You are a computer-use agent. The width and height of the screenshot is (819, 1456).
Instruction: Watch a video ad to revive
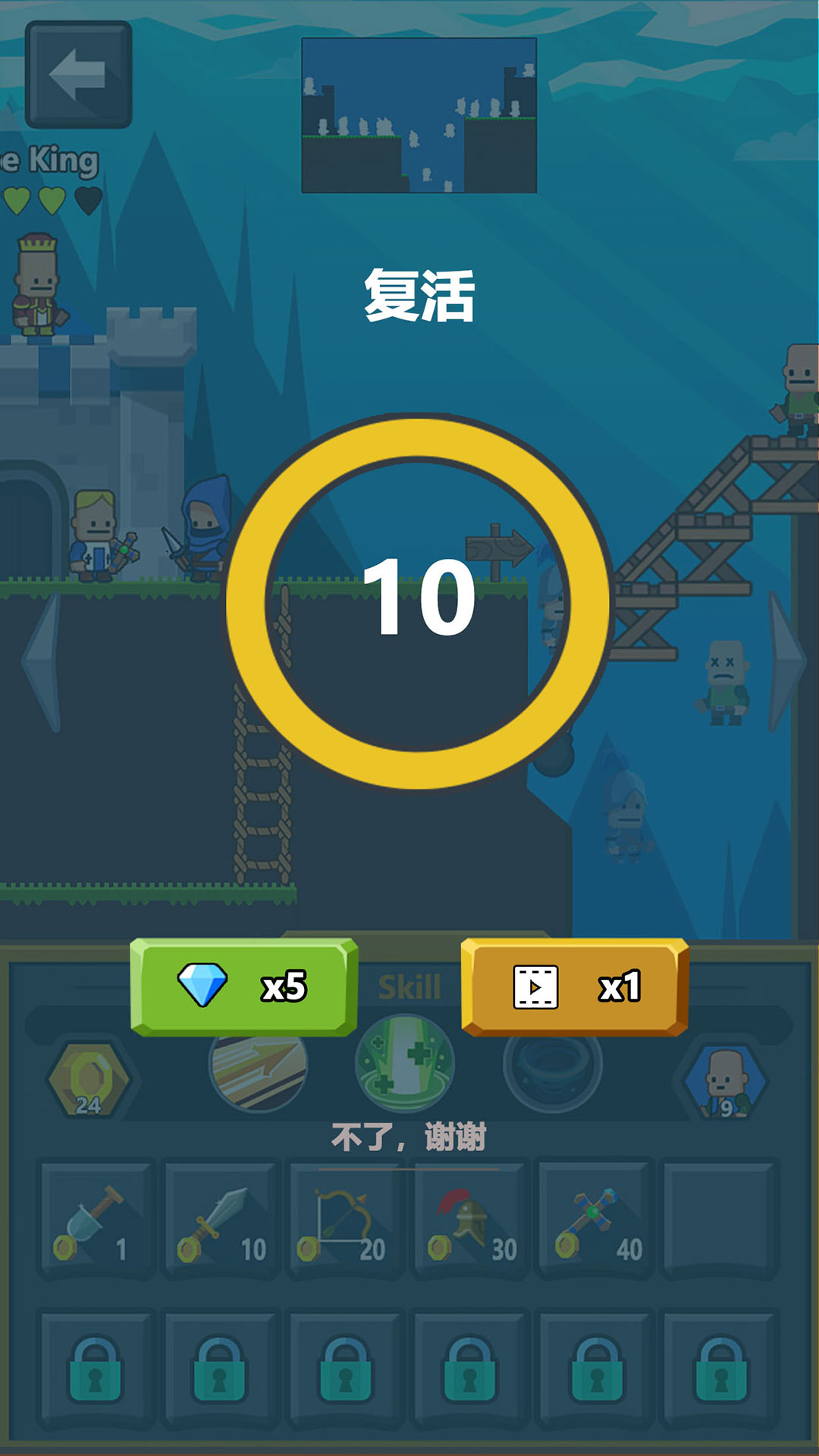click(x=574, y=987)
